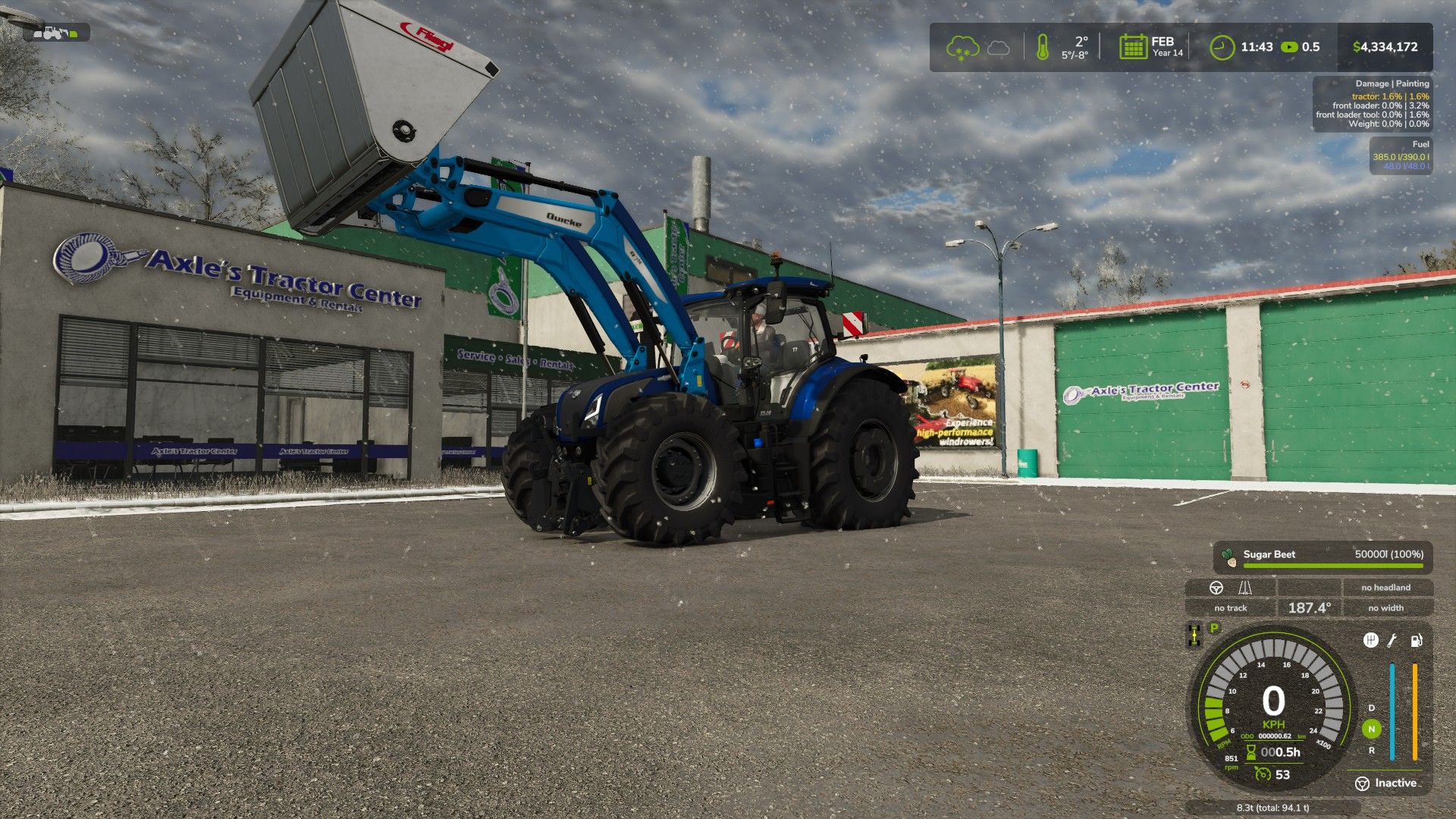This screenshot has width=1456, height=819.
Task: Open the forecast cloud next to the snow icon
Action: pyautogui.click(x=998, y=46)
